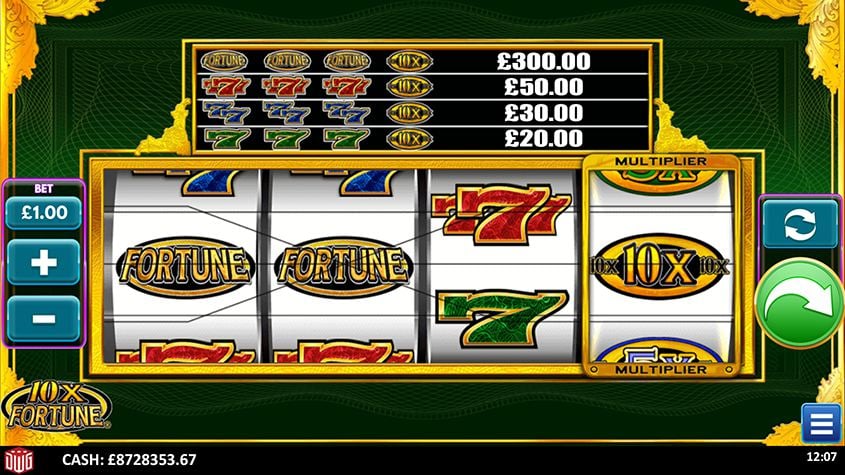Open the blue hamburger menu

click(821, 423)
